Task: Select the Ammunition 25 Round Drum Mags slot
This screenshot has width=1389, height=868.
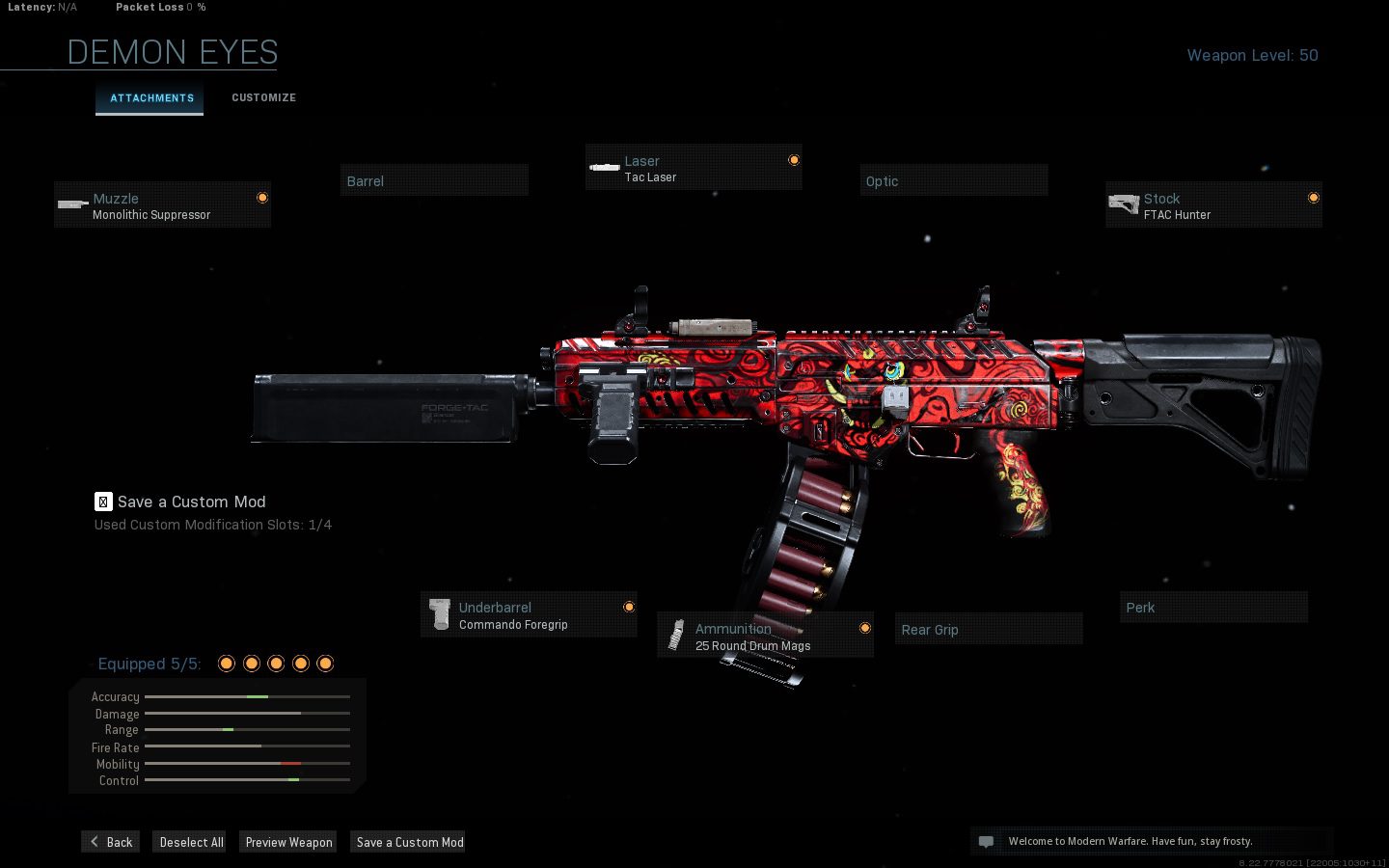Action: [765, 637]
